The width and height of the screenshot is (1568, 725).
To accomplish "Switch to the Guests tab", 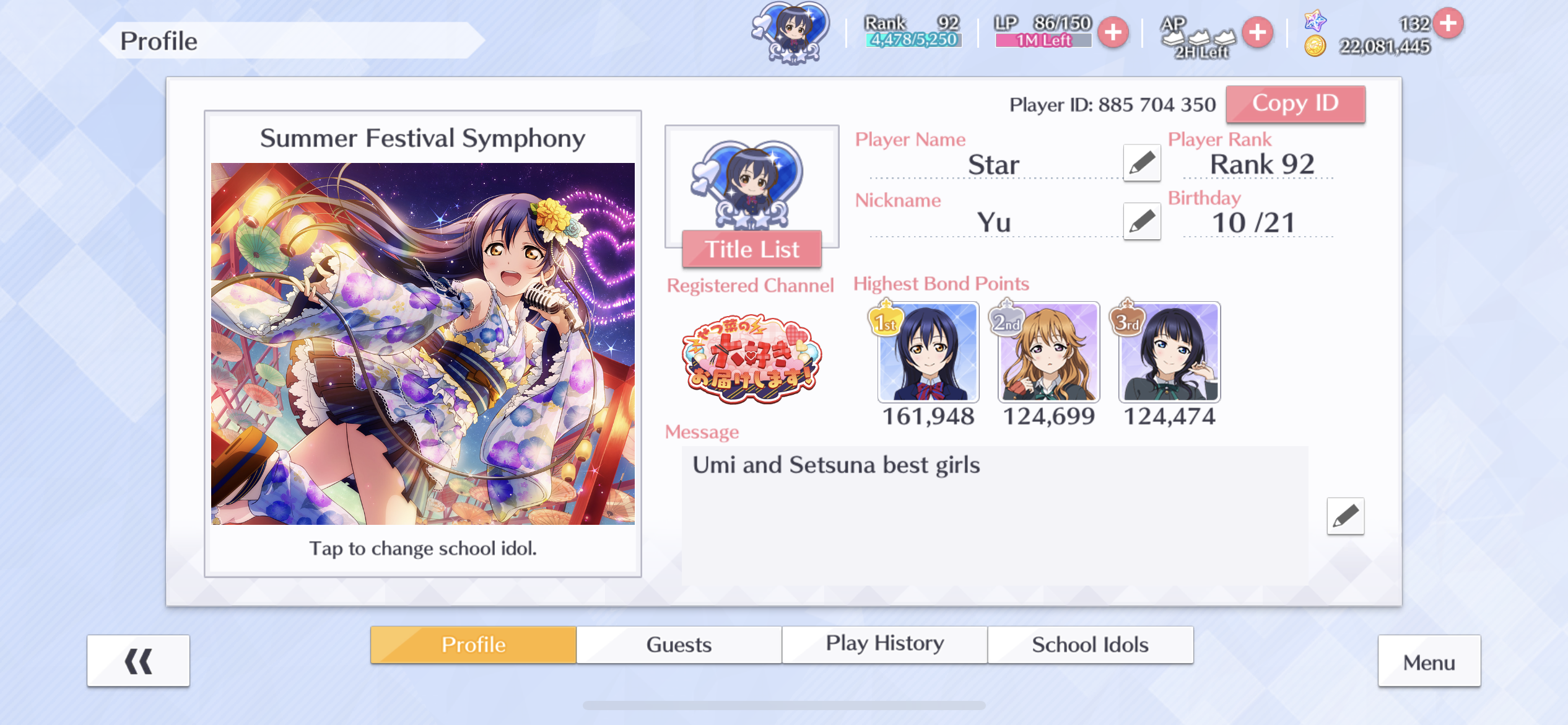I will pyautogui.click(x=679, y=644).
